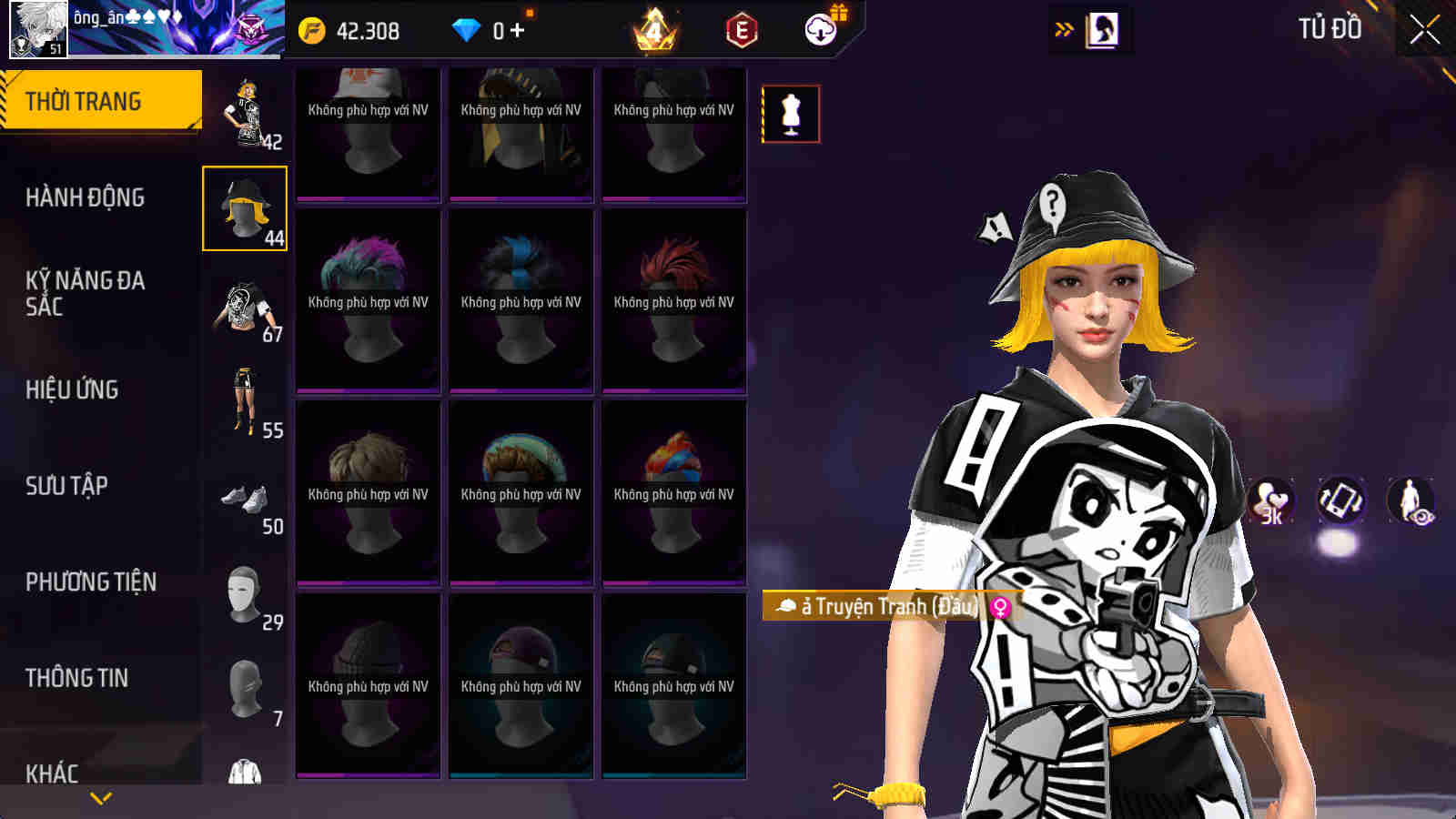Open the PHƯƠNG TIỆN category tab
The height and width of the screenshot is (819, 1456).
coord(91,580)
